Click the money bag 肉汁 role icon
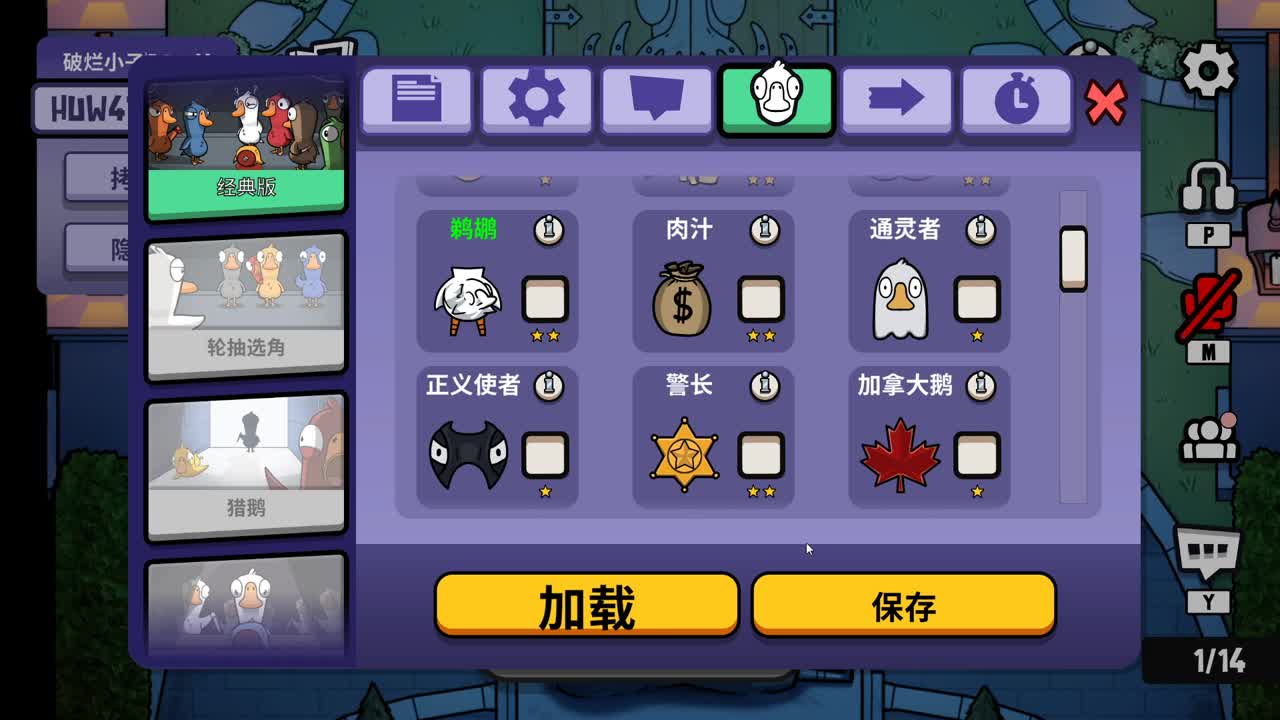The image size is (1280, 720). [685, 299]
